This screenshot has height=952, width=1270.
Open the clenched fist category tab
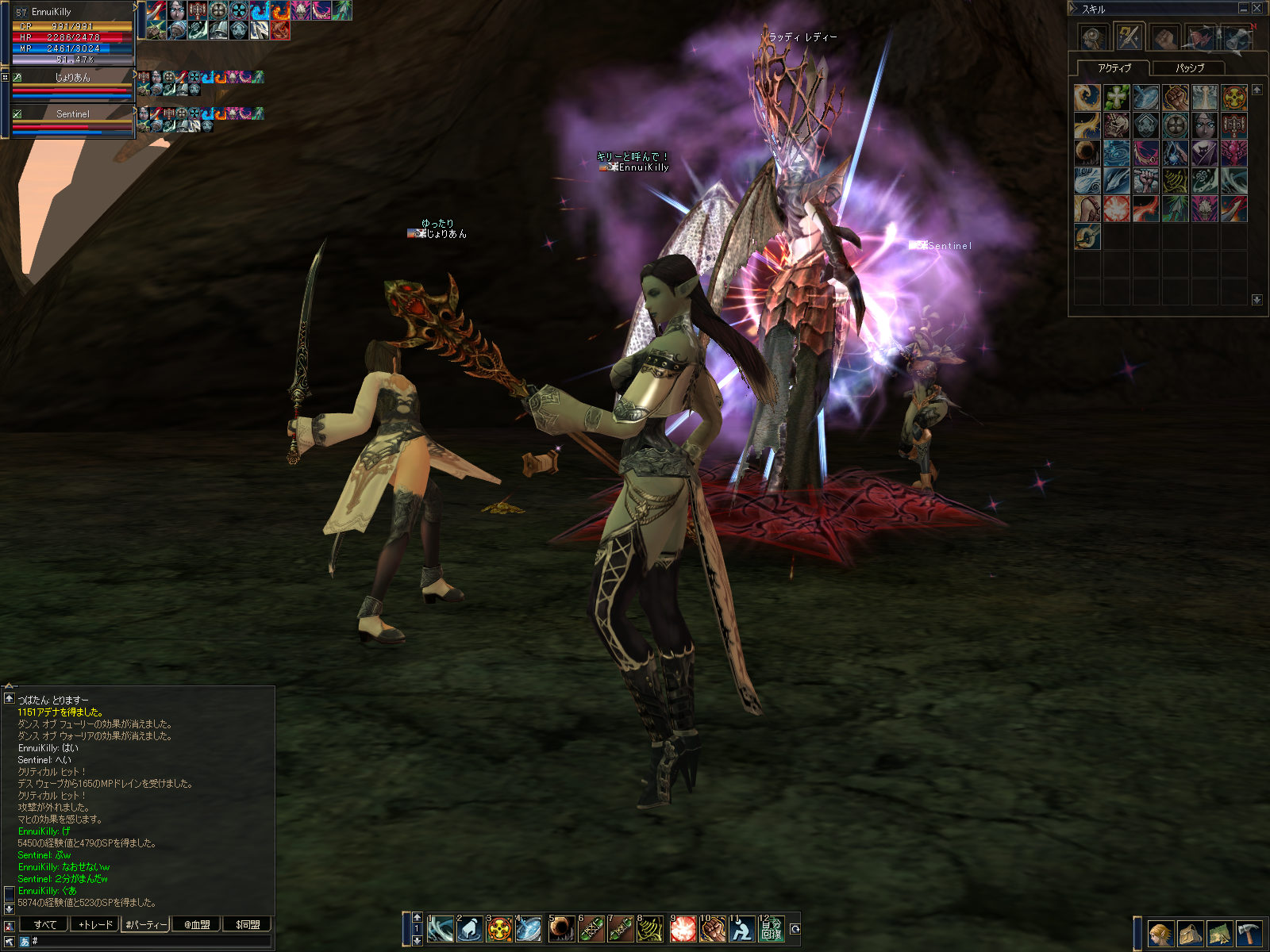pos(1164,37)
